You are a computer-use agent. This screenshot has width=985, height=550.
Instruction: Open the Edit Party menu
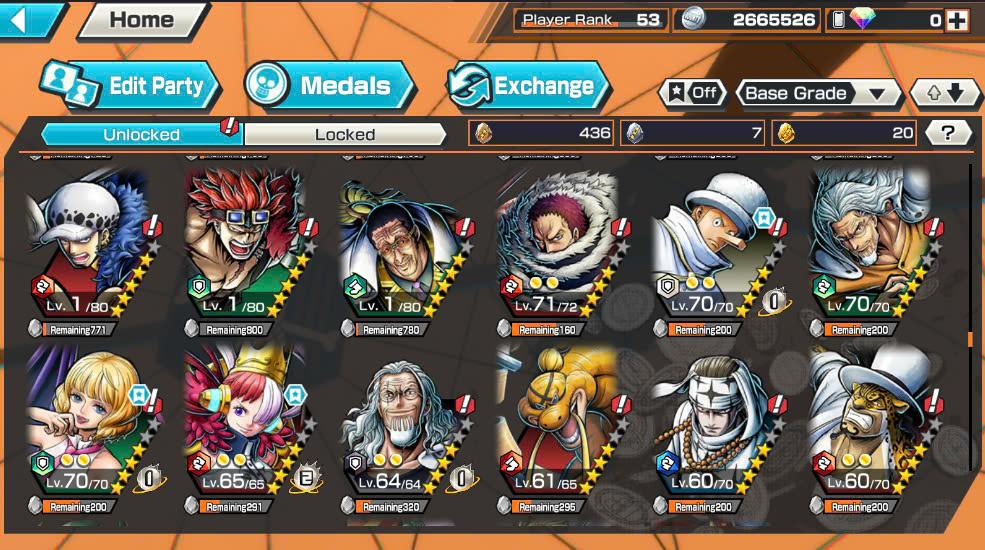click(x=126, y=86)
